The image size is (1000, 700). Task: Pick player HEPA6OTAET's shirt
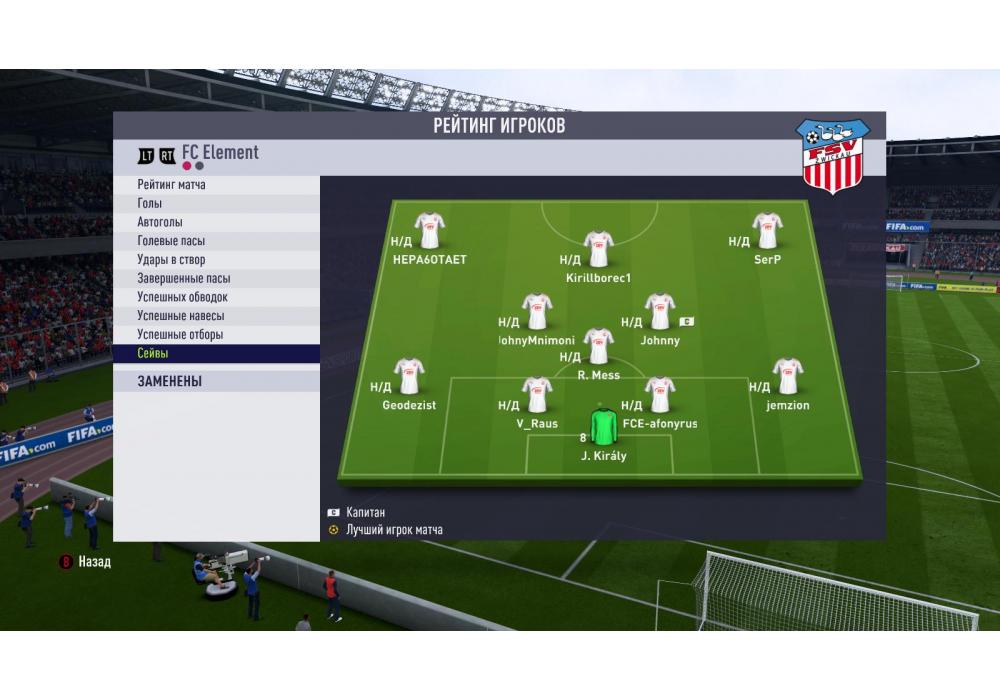[430, 231]
